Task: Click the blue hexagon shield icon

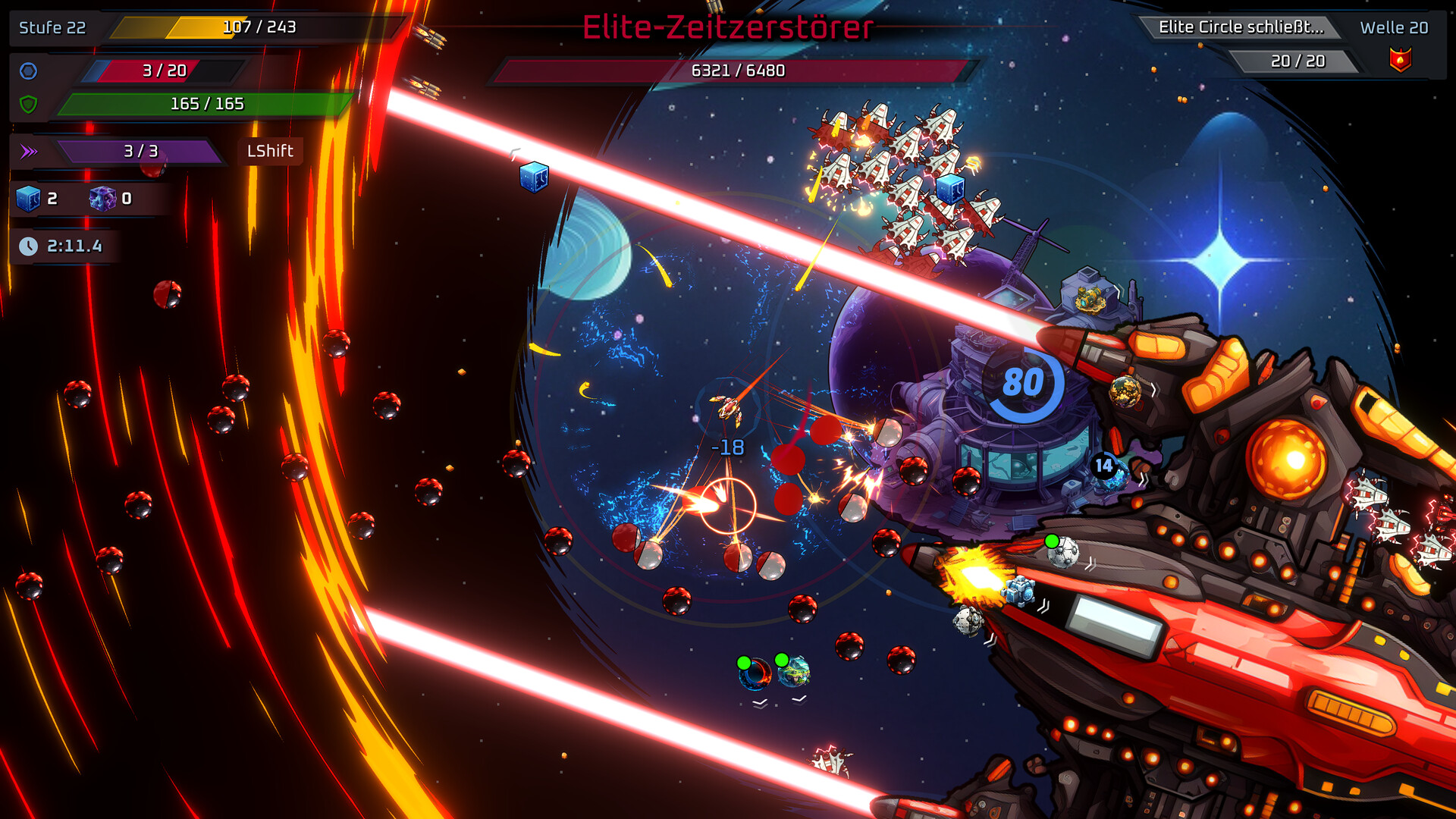Action: point(28,71)
